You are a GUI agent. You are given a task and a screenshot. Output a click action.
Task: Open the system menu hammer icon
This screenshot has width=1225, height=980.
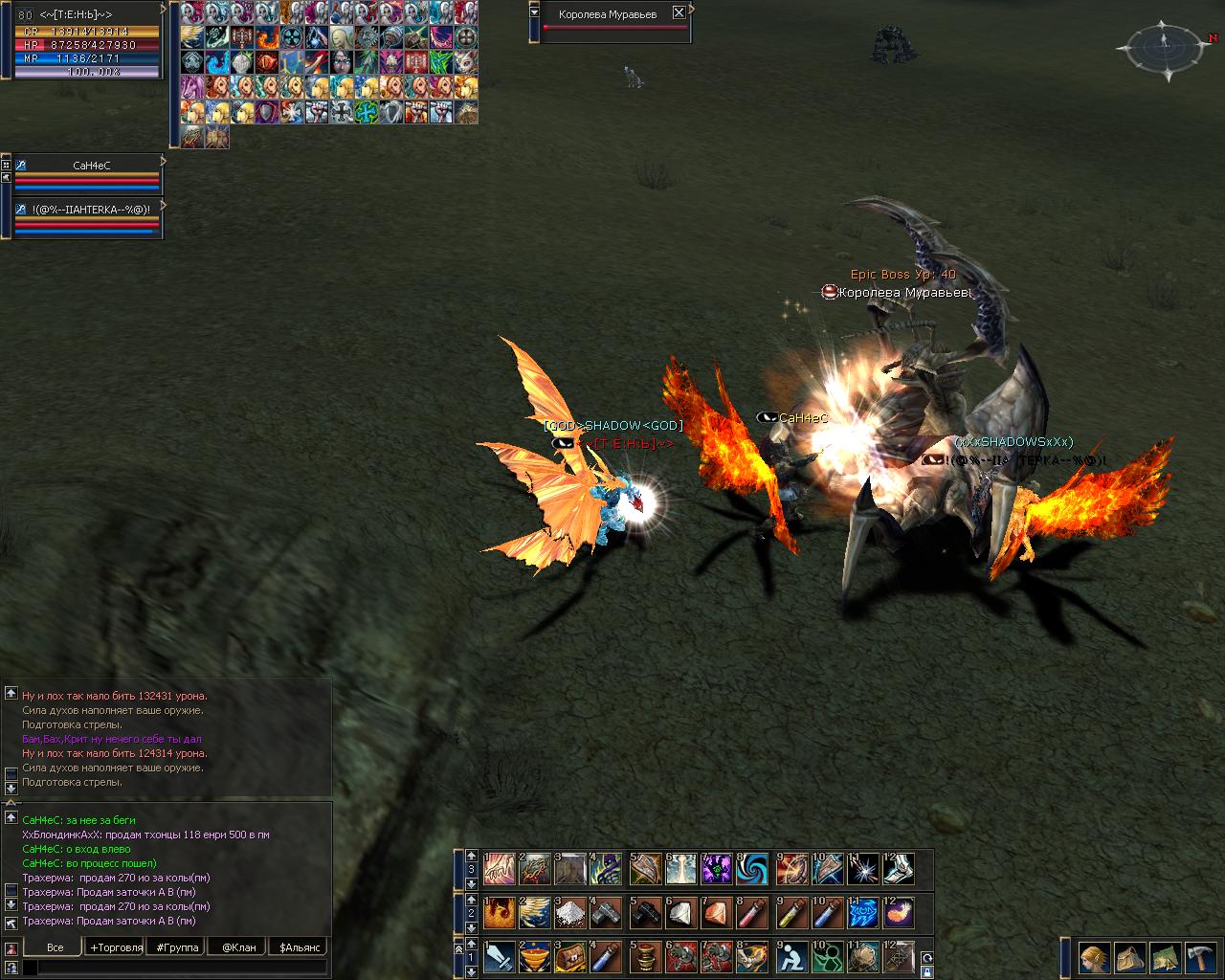pyautogui.click(x=1200, y=956)
